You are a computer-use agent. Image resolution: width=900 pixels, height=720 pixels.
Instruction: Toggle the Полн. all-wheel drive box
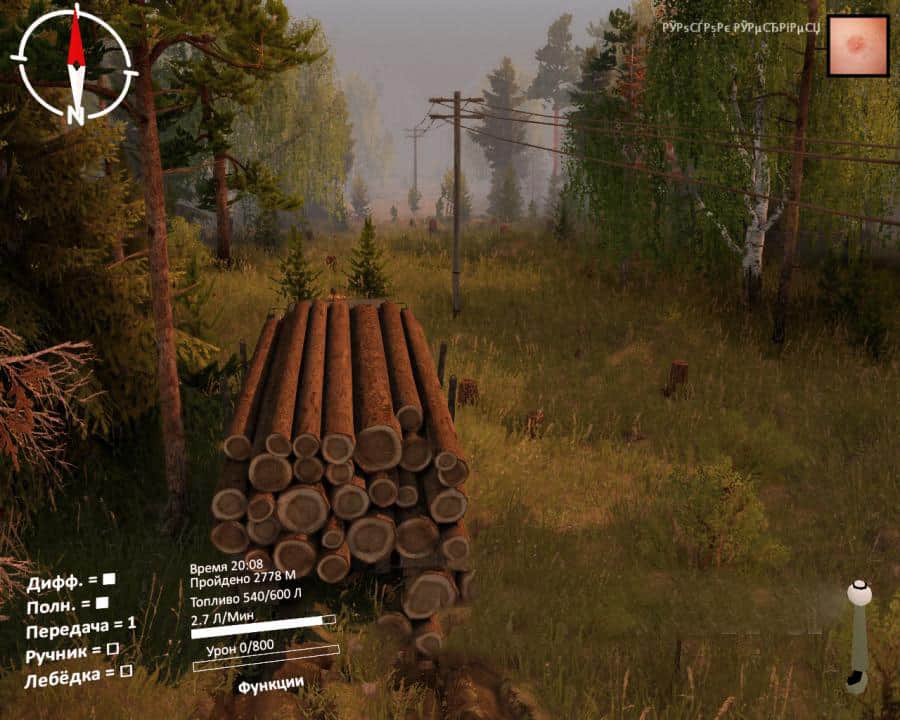102,603
